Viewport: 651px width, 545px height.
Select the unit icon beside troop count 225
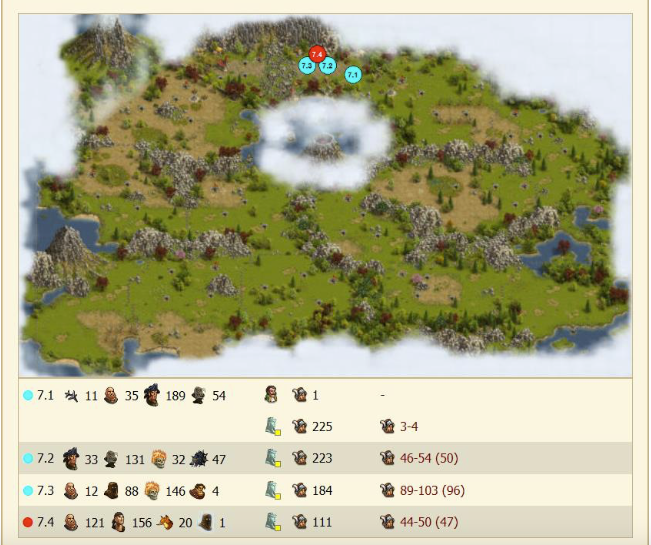(x=299, y=427)
